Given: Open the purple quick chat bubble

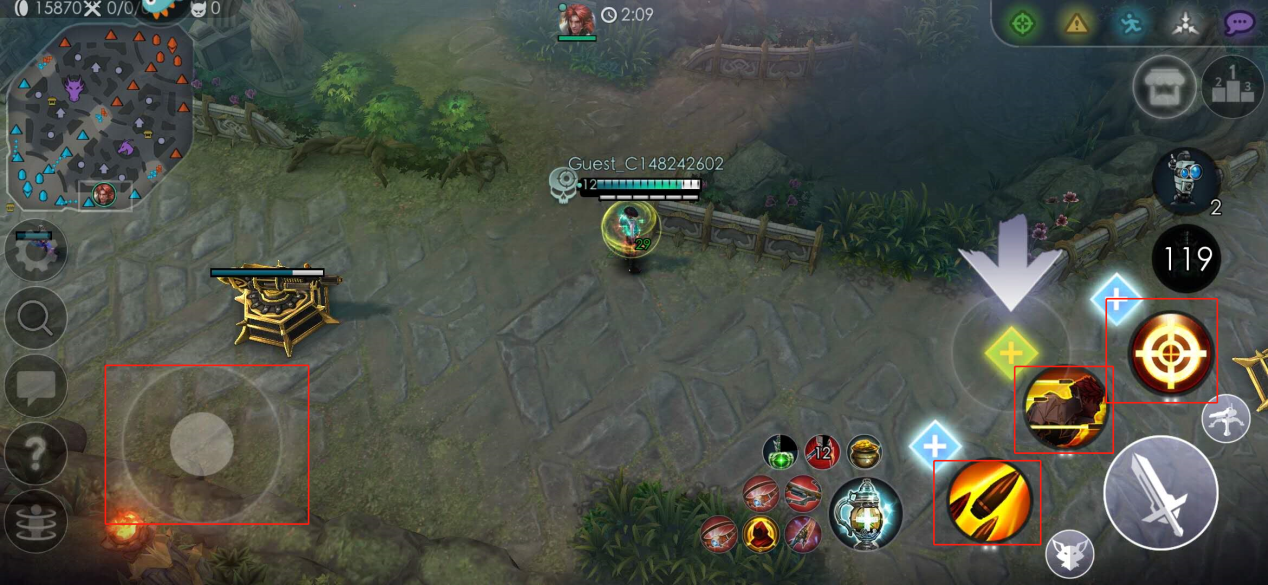Looking at the screenshot, I should (1240, 23).
